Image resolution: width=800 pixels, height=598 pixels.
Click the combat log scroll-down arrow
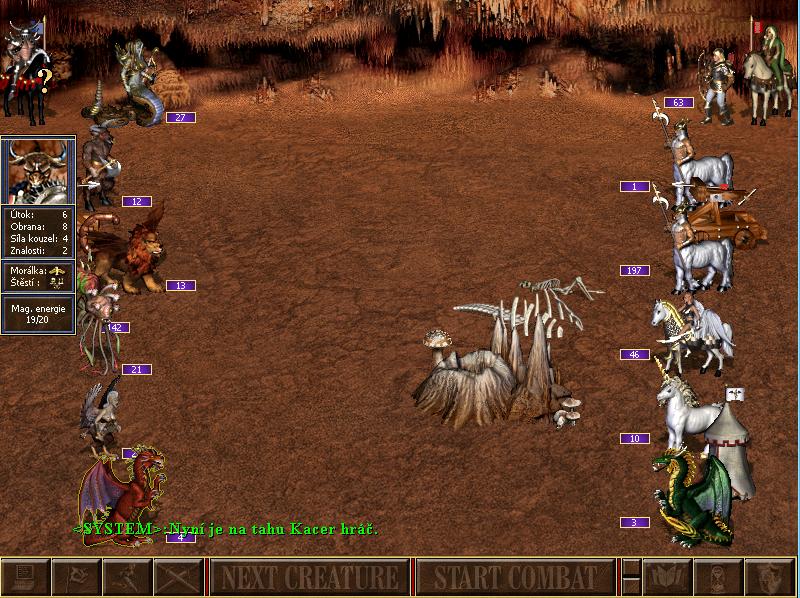[631, 587]
